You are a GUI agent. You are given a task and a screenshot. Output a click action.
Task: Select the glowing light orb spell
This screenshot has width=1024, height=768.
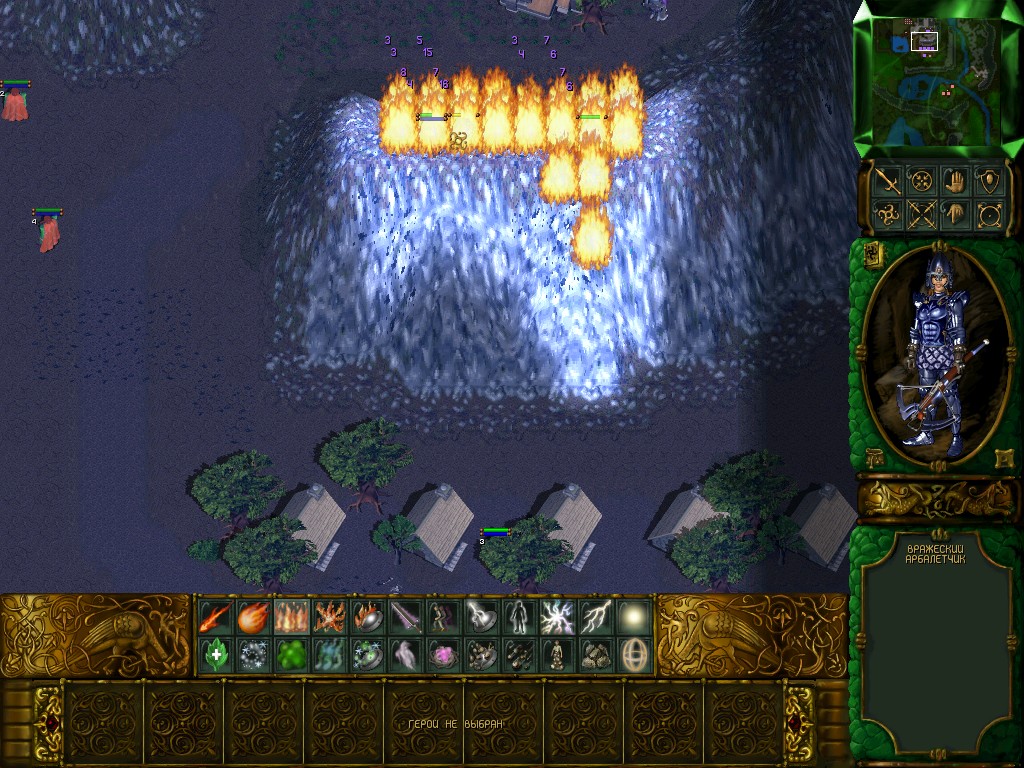tap(634, 617)
